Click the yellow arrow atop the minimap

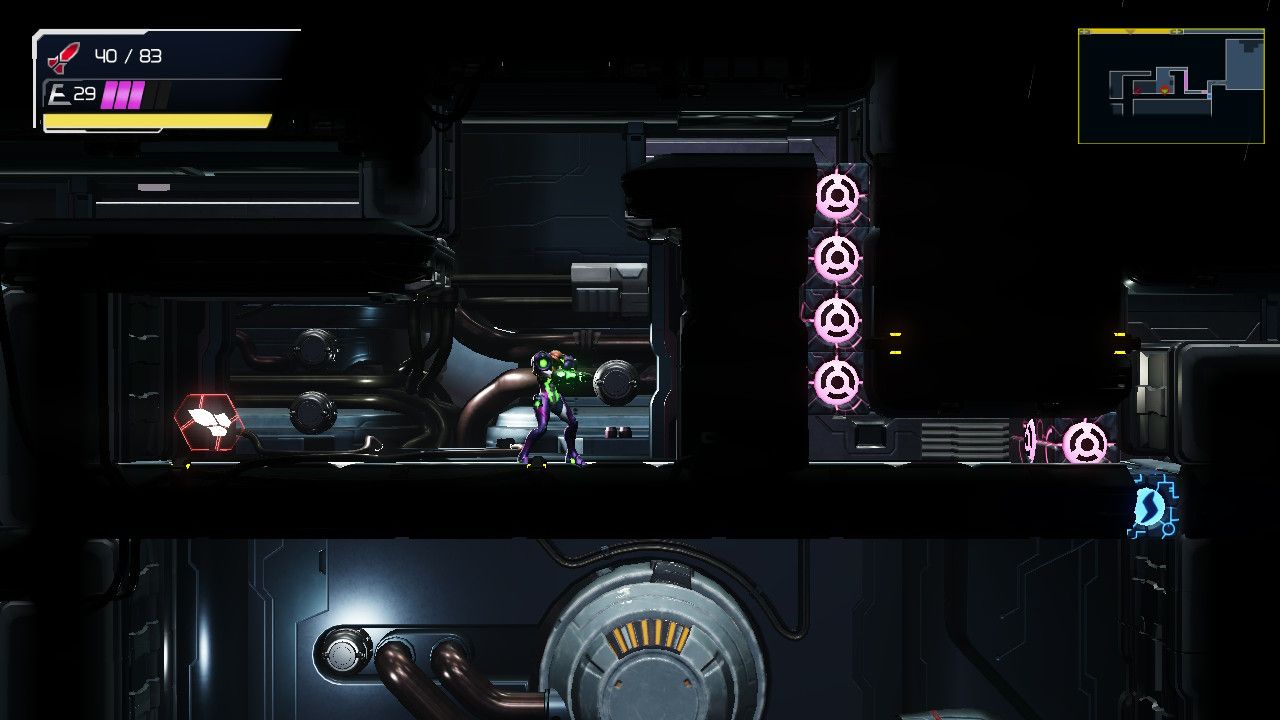coord(1131,31)
